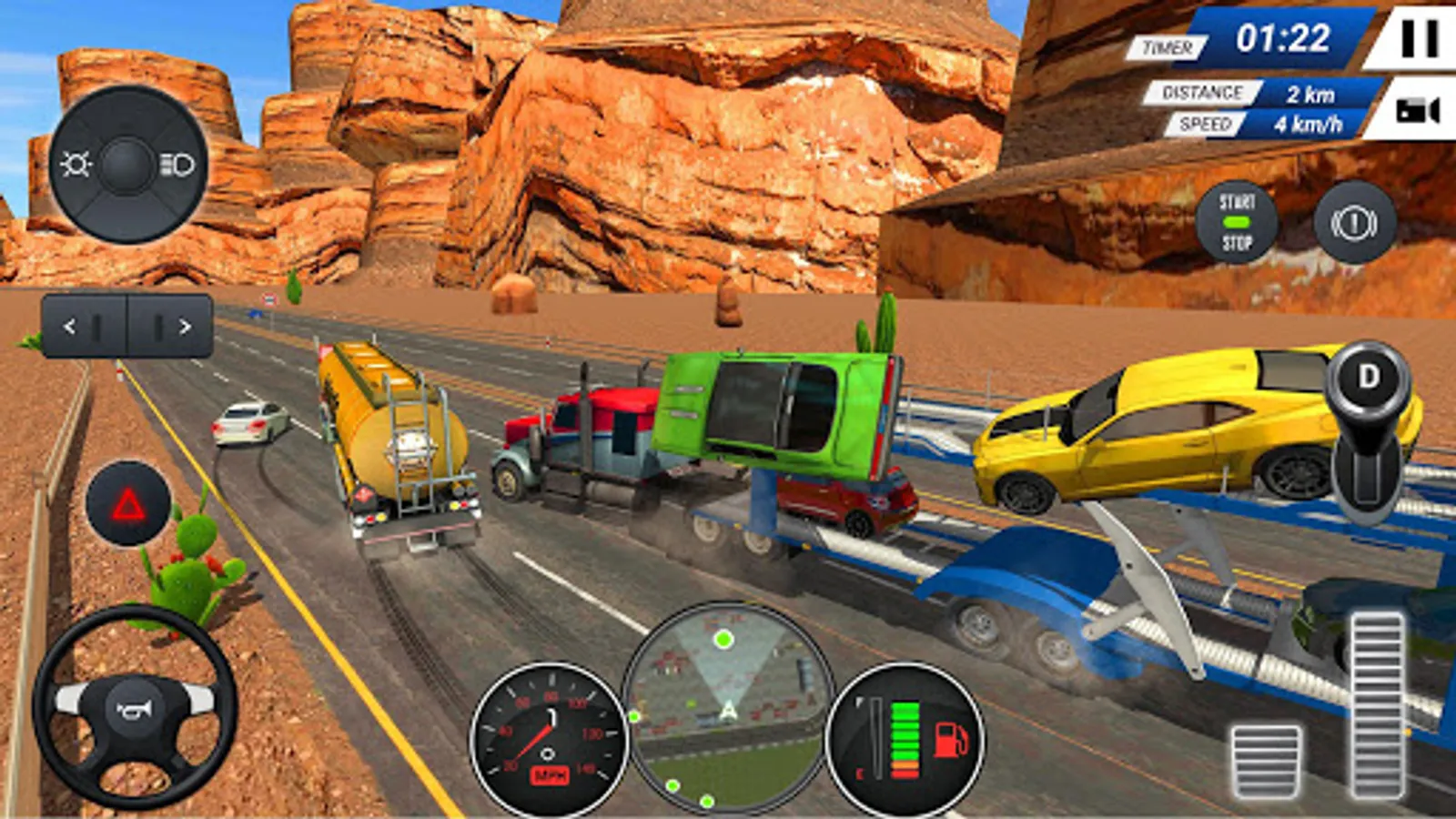The height and width of the screenshot is (819, 1456).
Task: Switch on the headlight high beams
Action: 178,165
